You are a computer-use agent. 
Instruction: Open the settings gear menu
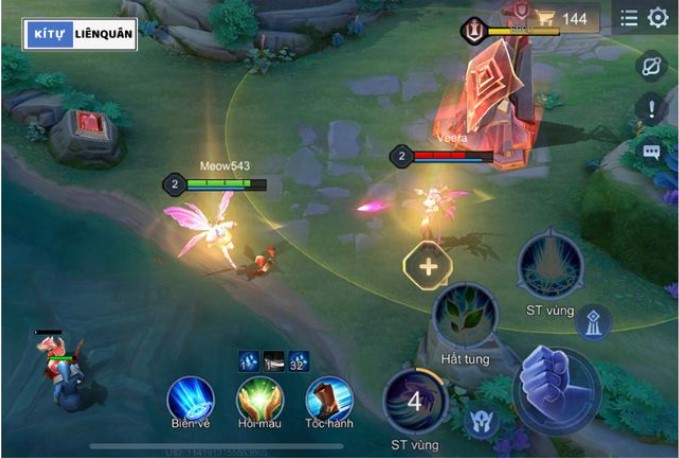(x=658, y=18)
